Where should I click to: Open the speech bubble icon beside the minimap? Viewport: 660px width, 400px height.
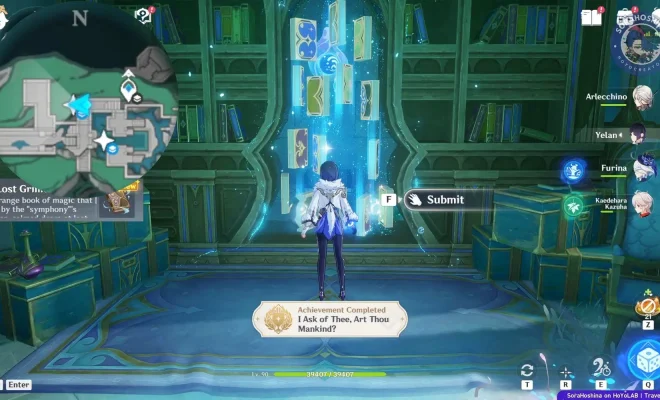[x=143, y=16]
